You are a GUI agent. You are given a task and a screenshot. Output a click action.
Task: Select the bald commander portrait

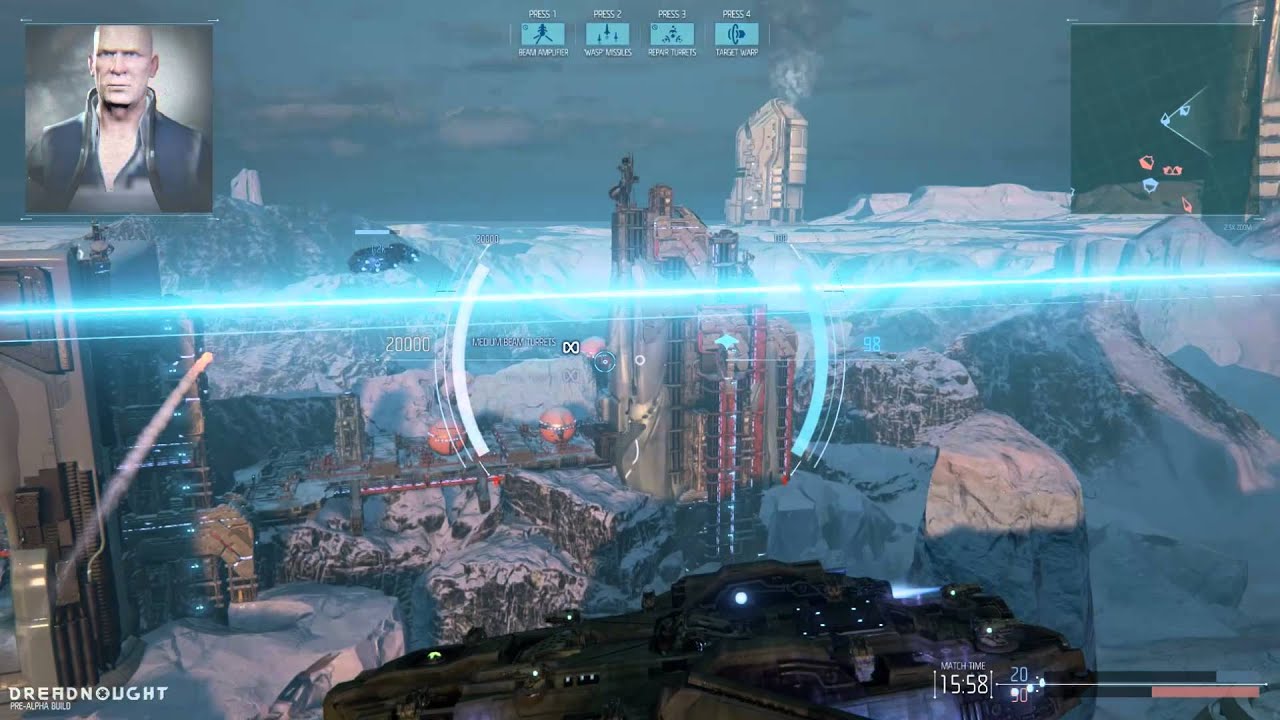coord(119,118)
